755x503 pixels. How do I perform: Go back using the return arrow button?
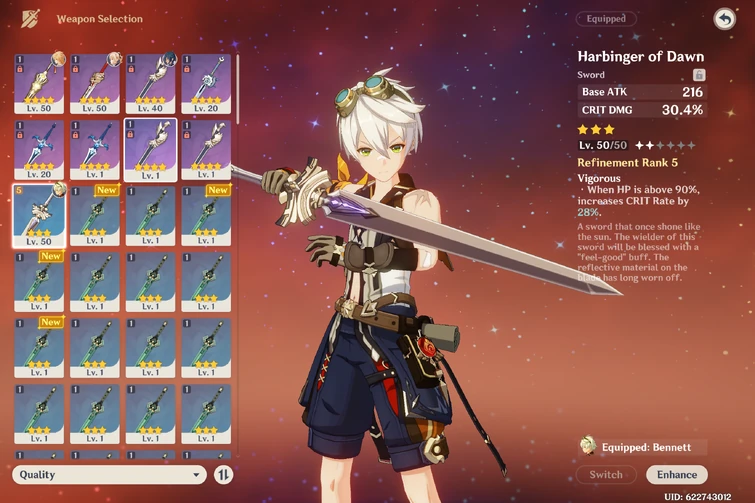pyautogui.click(x=724, y=19)
